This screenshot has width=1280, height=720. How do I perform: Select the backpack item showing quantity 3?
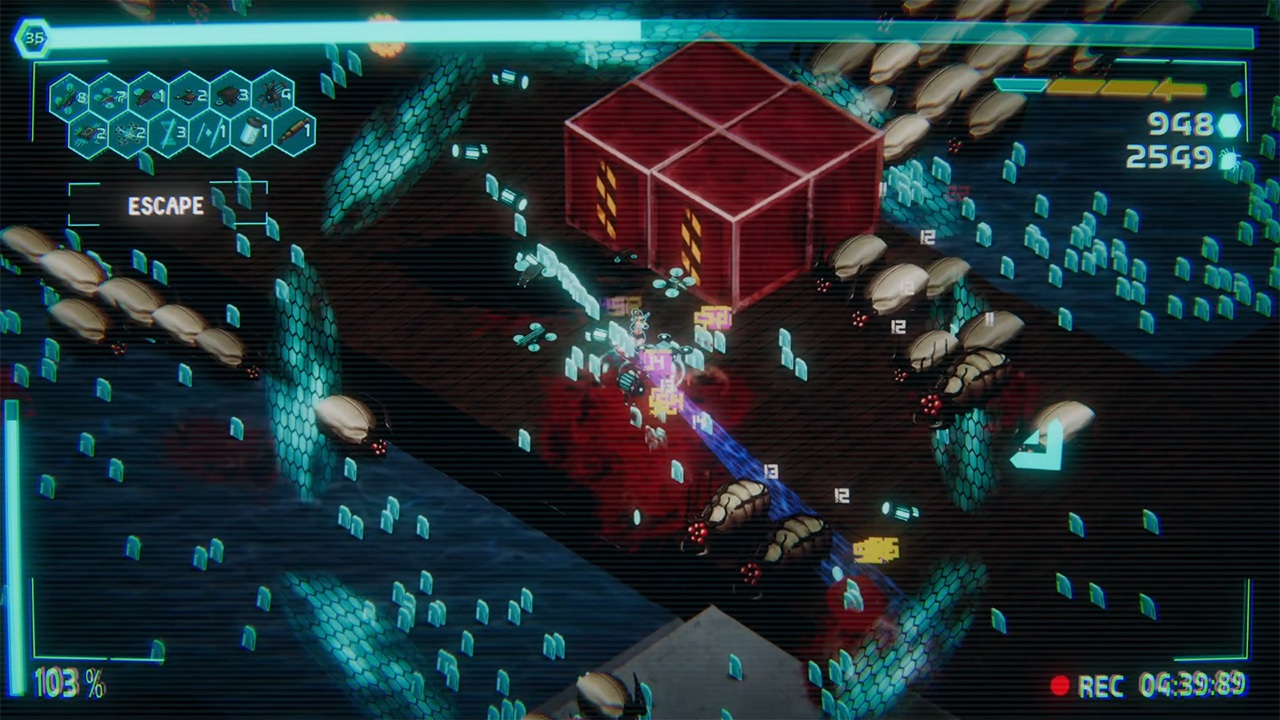coord(230,95)
